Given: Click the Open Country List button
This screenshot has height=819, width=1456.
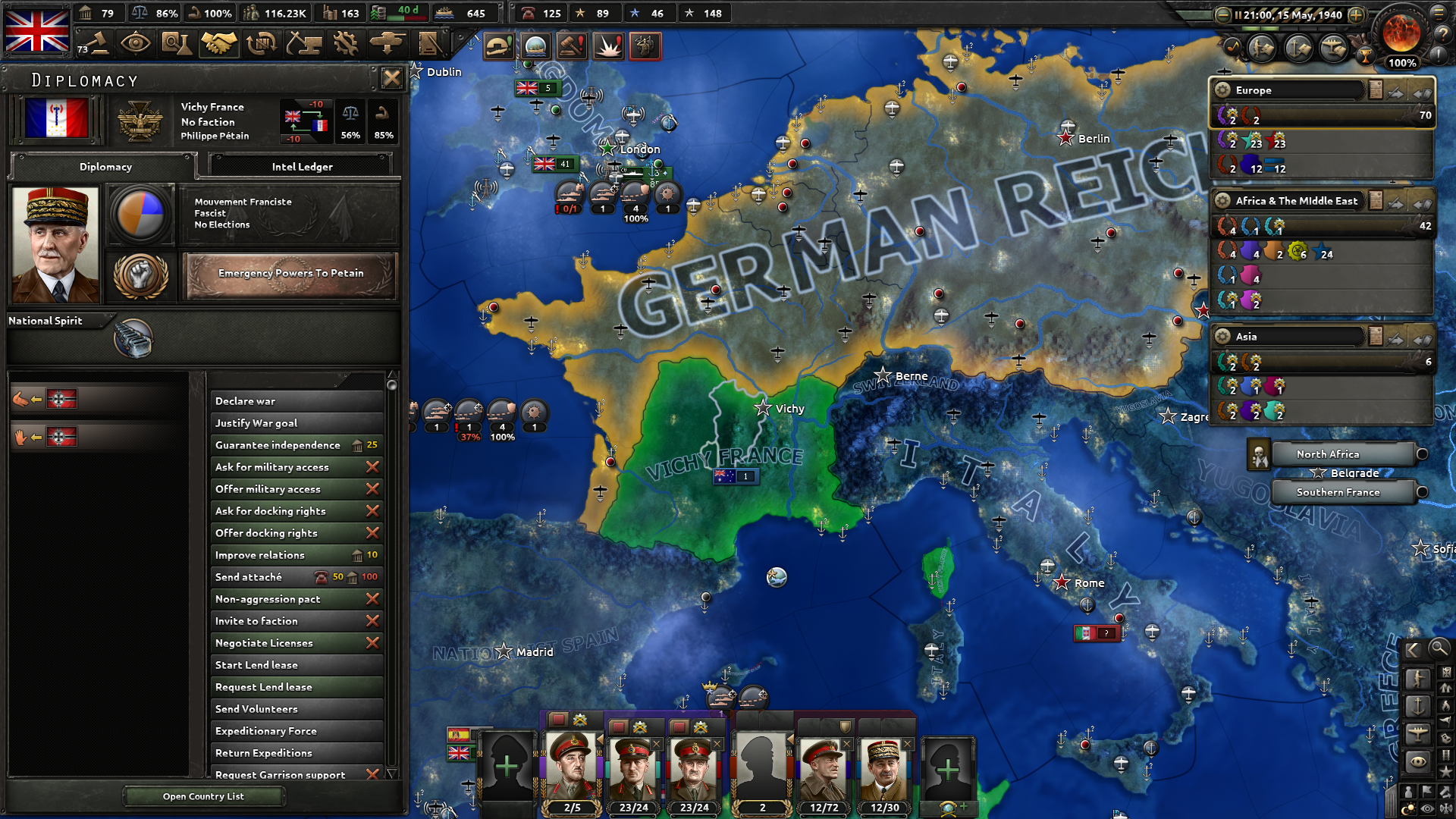Looking at the screenshot, I should tap(203, 795).
